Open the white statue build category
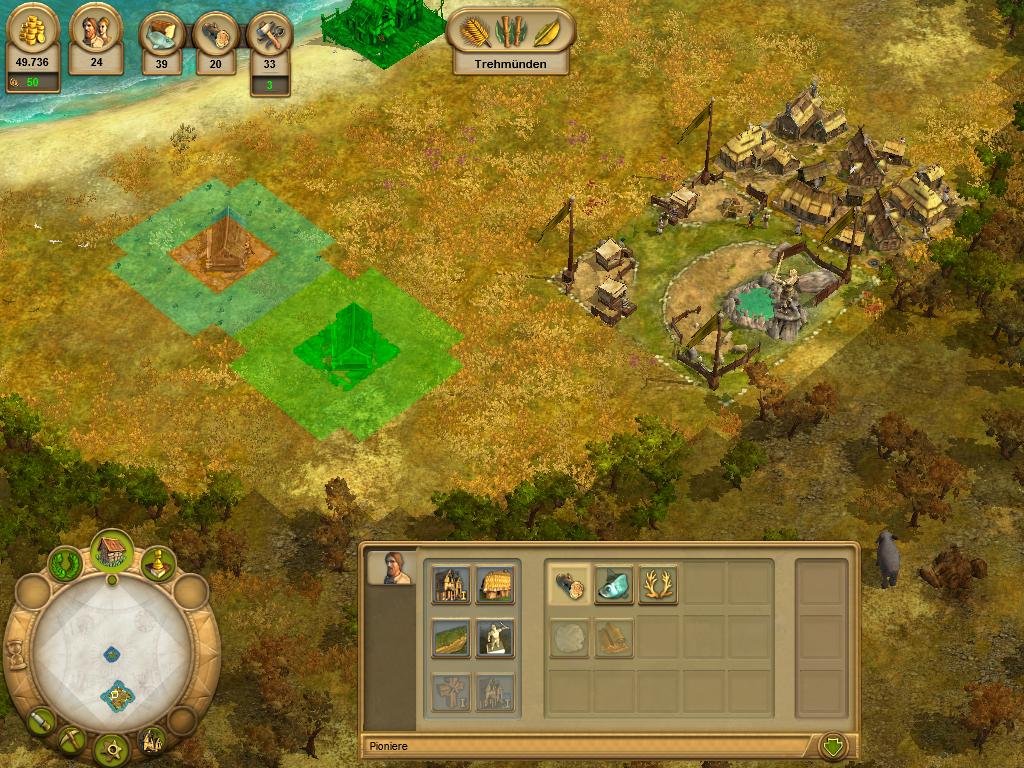1024x768 pixels. (x=495, y=638)
